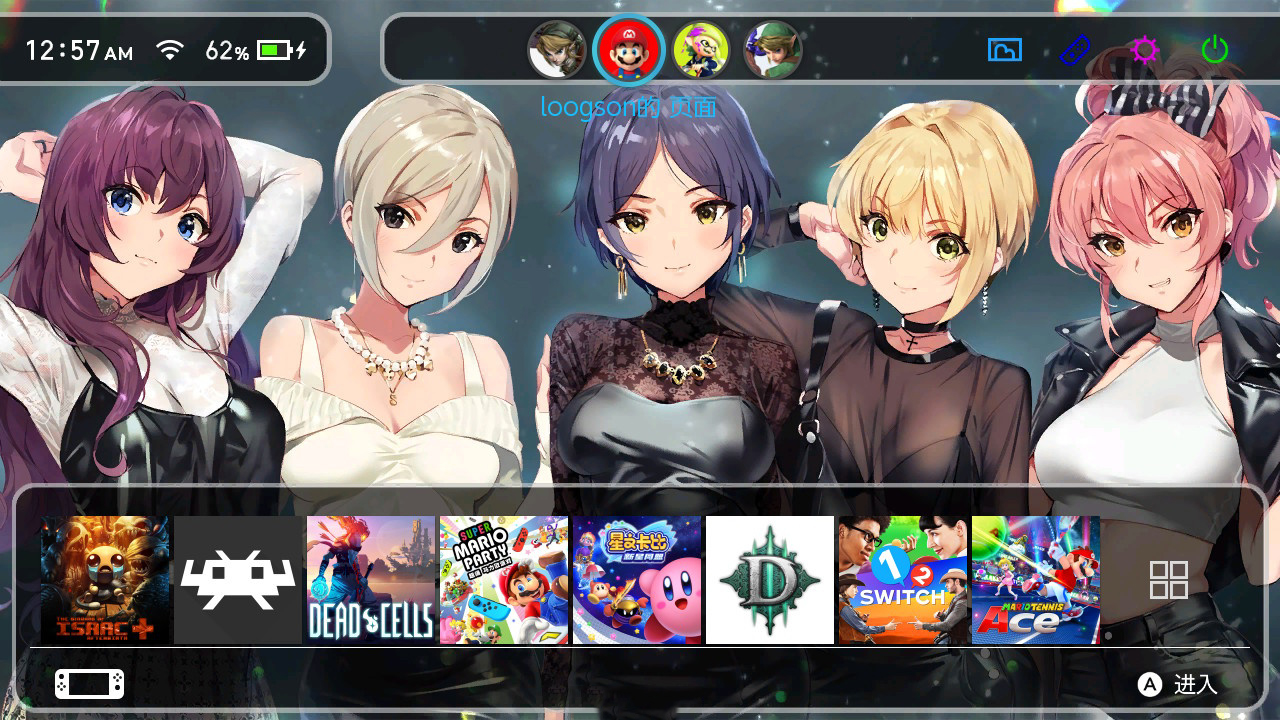
Task: Open the Controllers menu icon
Action: click(1075, 49)
